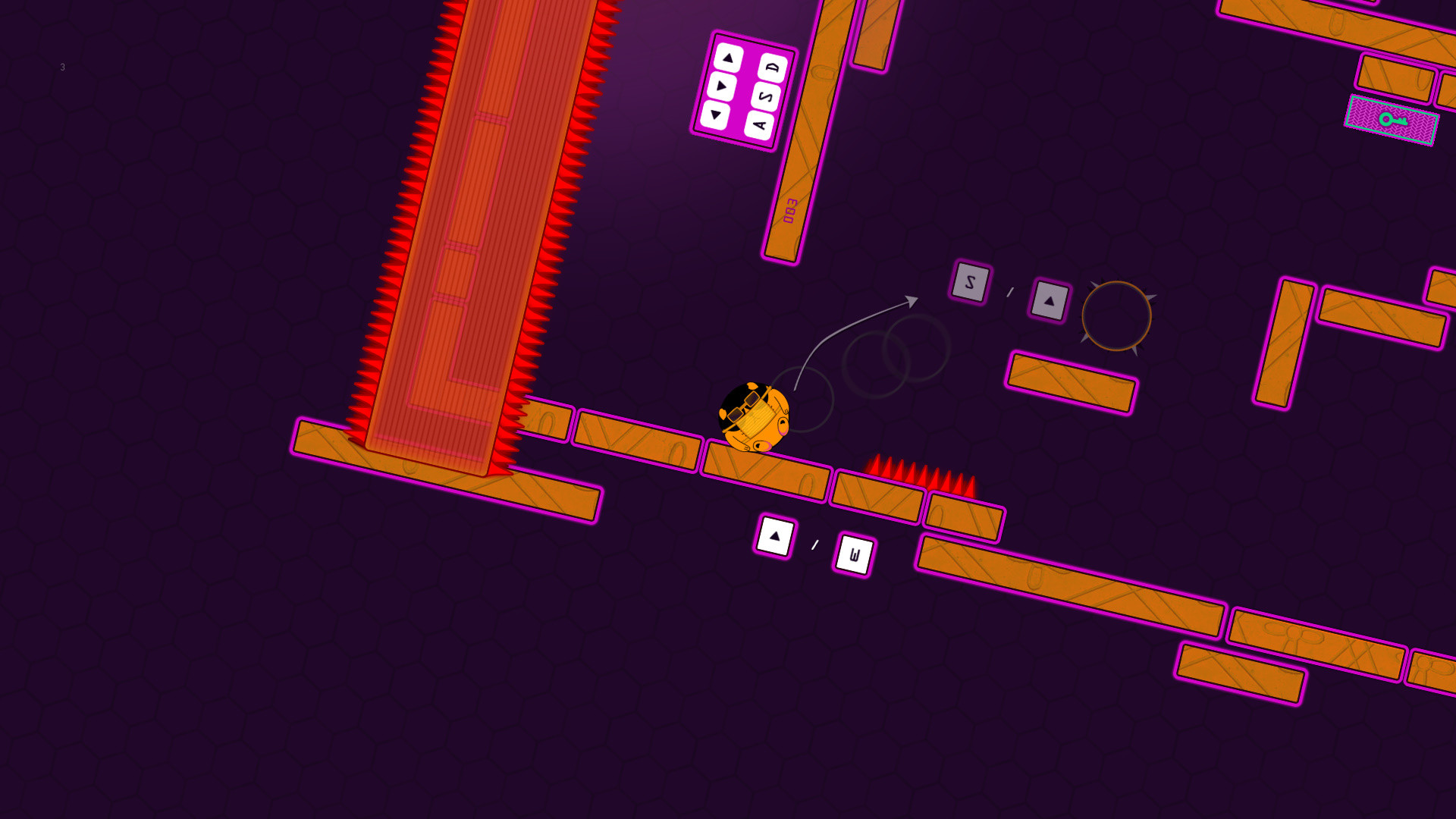Click the curved trajectory arrow tip
This screenshot has height=819, width=1456.
(x=912, y=299)
